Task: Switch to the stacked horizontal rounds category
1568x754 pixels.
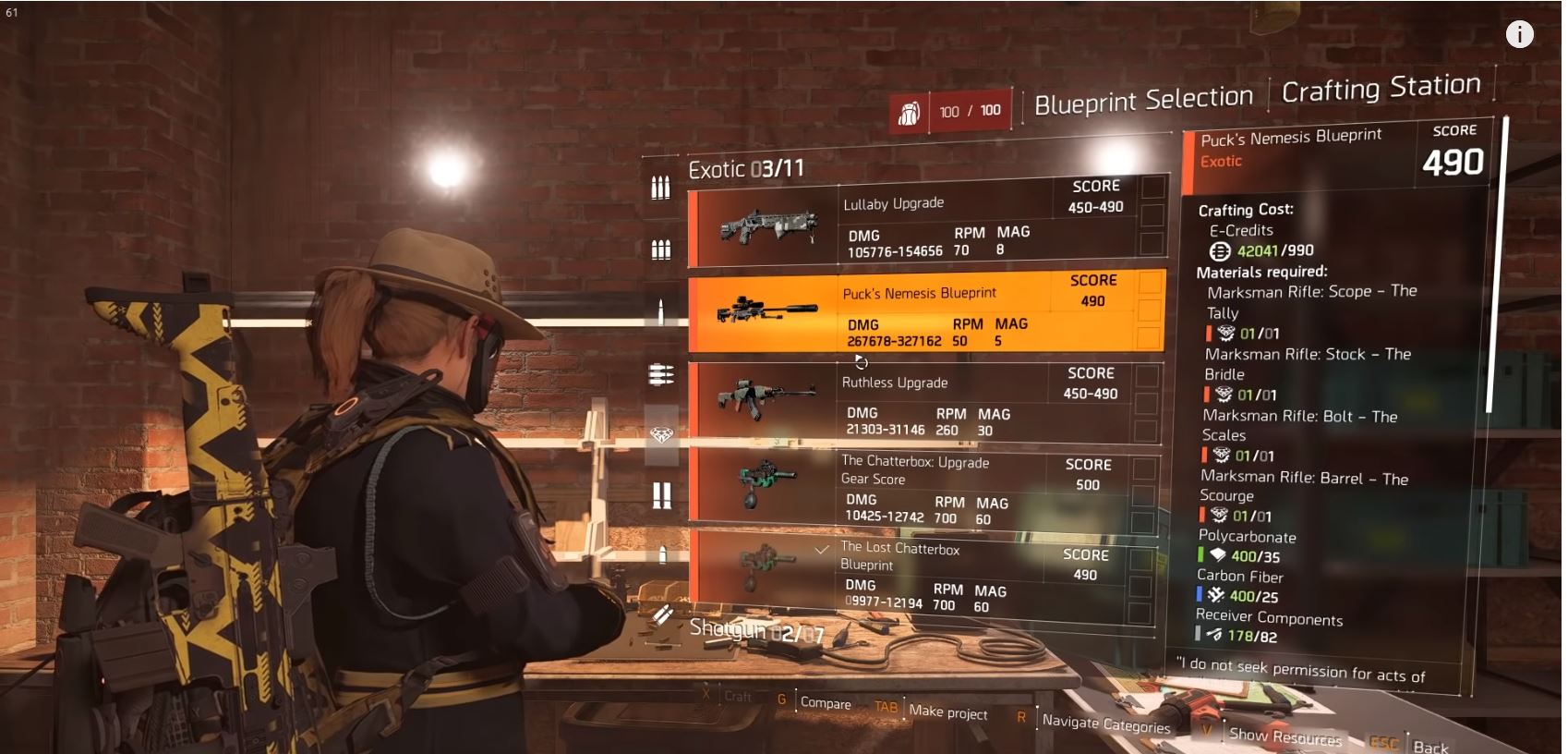Action: 661,374
